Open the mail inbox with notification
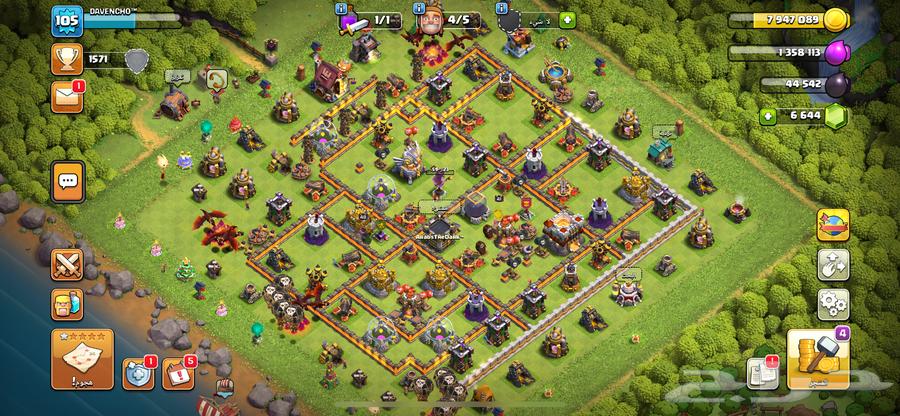900x416 pixels. pyautogui.click(x=66, y=98)
